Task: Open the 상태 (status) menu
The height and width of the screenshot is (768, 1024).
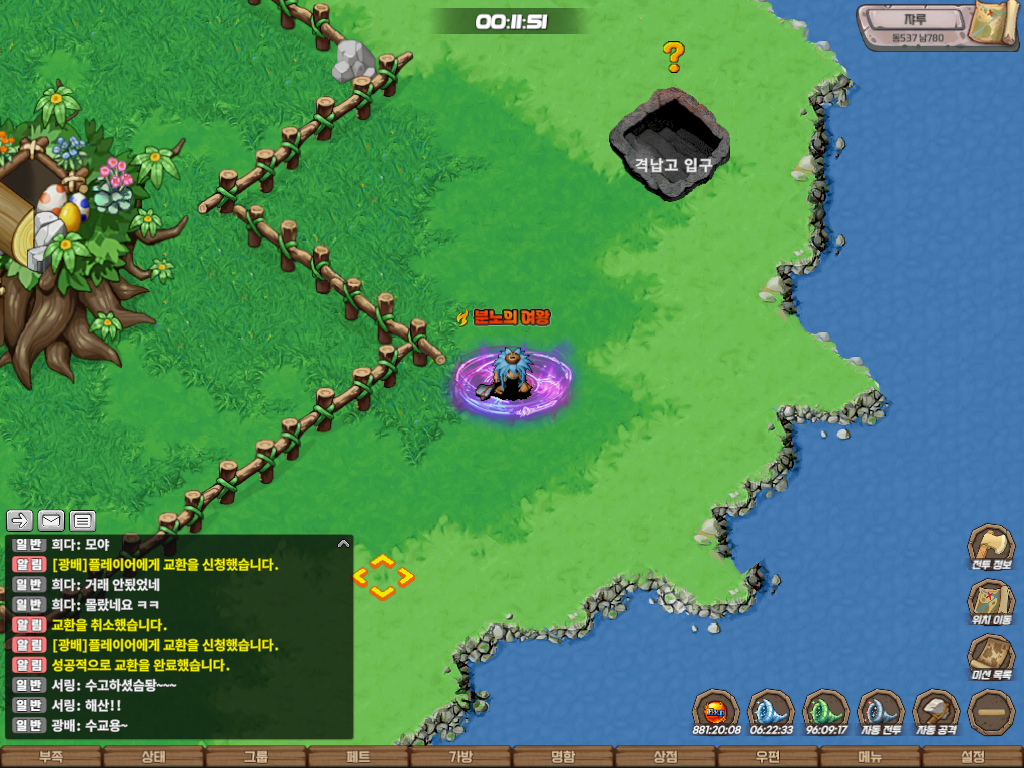Action: (153, 757)
